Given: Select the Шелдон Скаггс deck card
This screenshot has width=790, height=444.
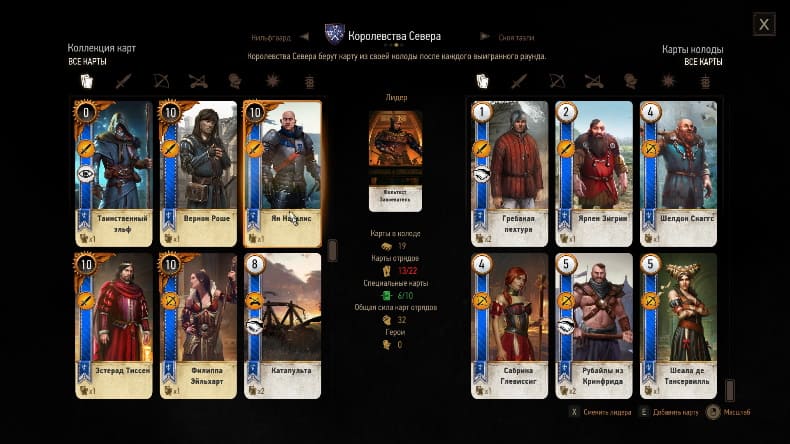Looking at the screenshot, I should point(679,172).
